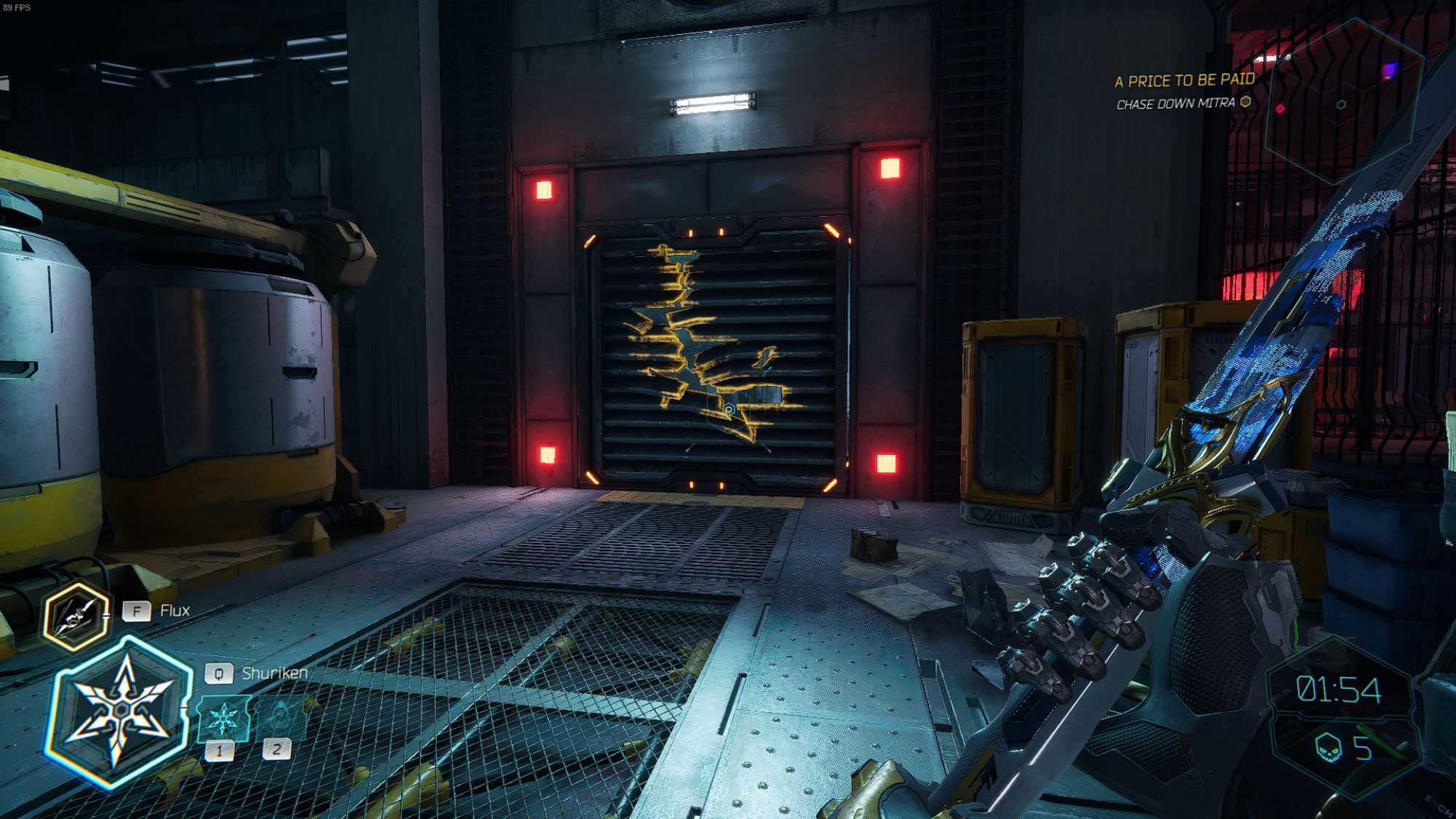Activate the Flux ultimate ability icon
This screenshot has width=1456, height=819.
point(76,616)
